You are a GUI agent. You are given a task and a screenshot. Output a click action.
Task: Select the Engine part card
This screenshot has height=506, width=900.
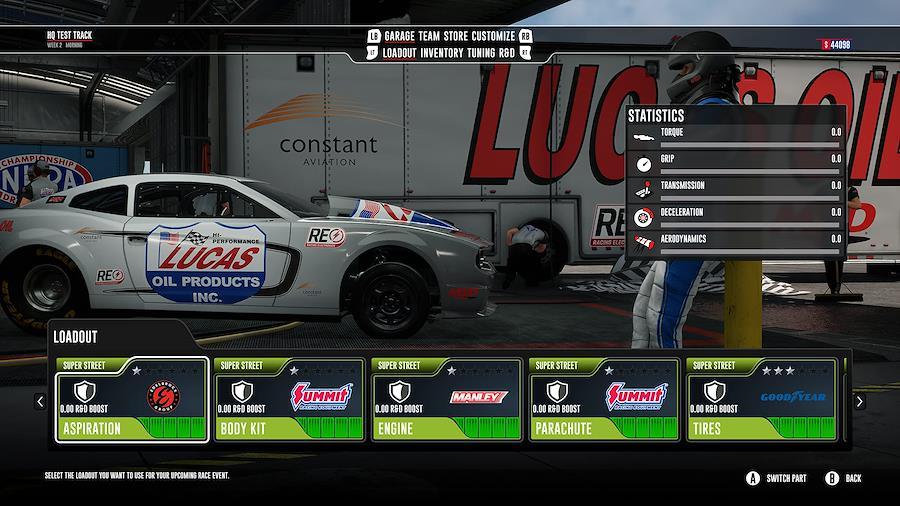(446, 399)
